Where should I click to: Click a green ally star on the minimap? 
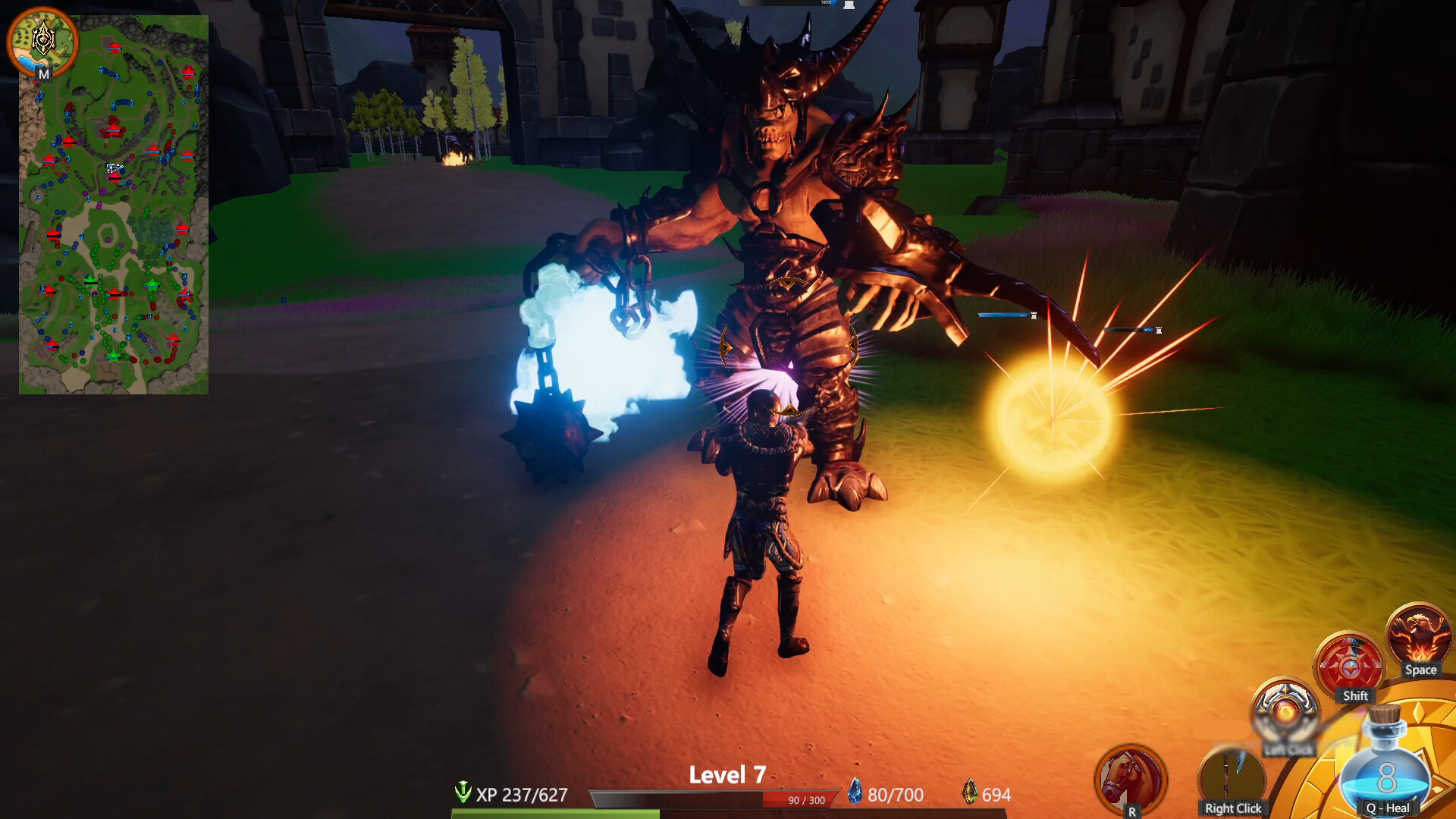152,284
